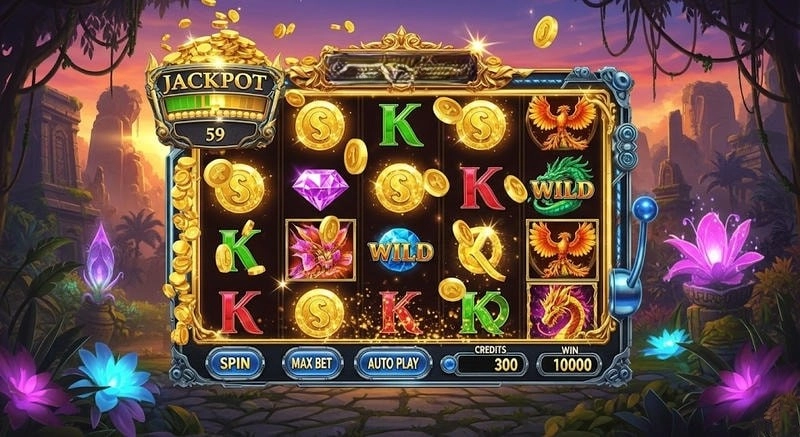Image resolution: width=800 pixels, height=437 pixels.
Task: Activate AUTO PLAY mode
Action: point(393,362)
